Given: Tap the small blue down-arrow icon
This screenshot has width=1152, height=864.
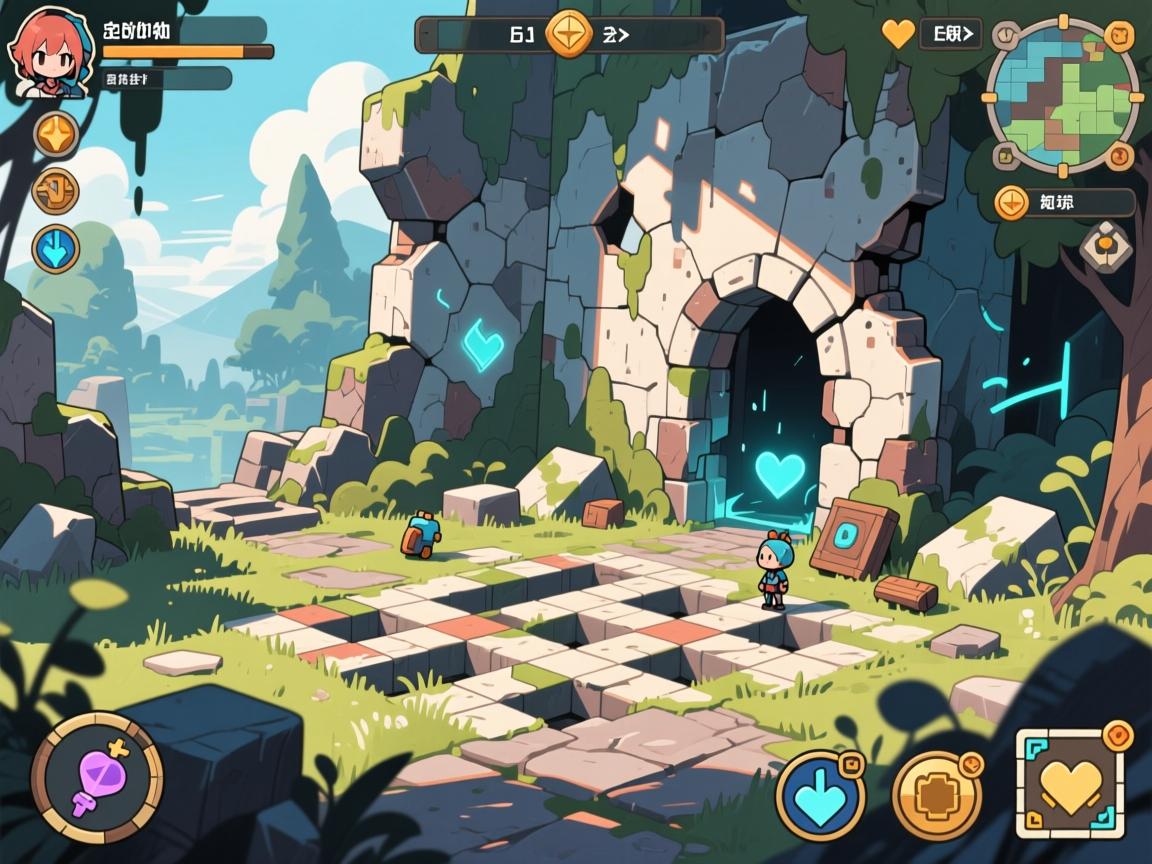Looking at the screenshot, I should (x=56, y=249).
